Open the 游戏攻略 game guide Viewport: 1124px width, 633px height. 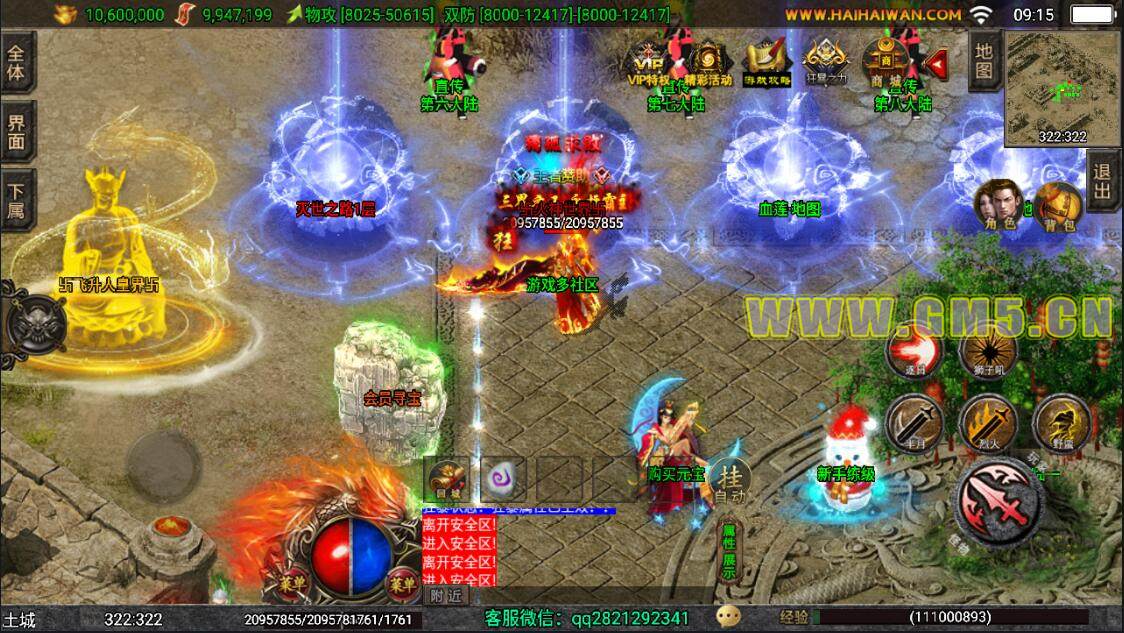pos(767,62)
